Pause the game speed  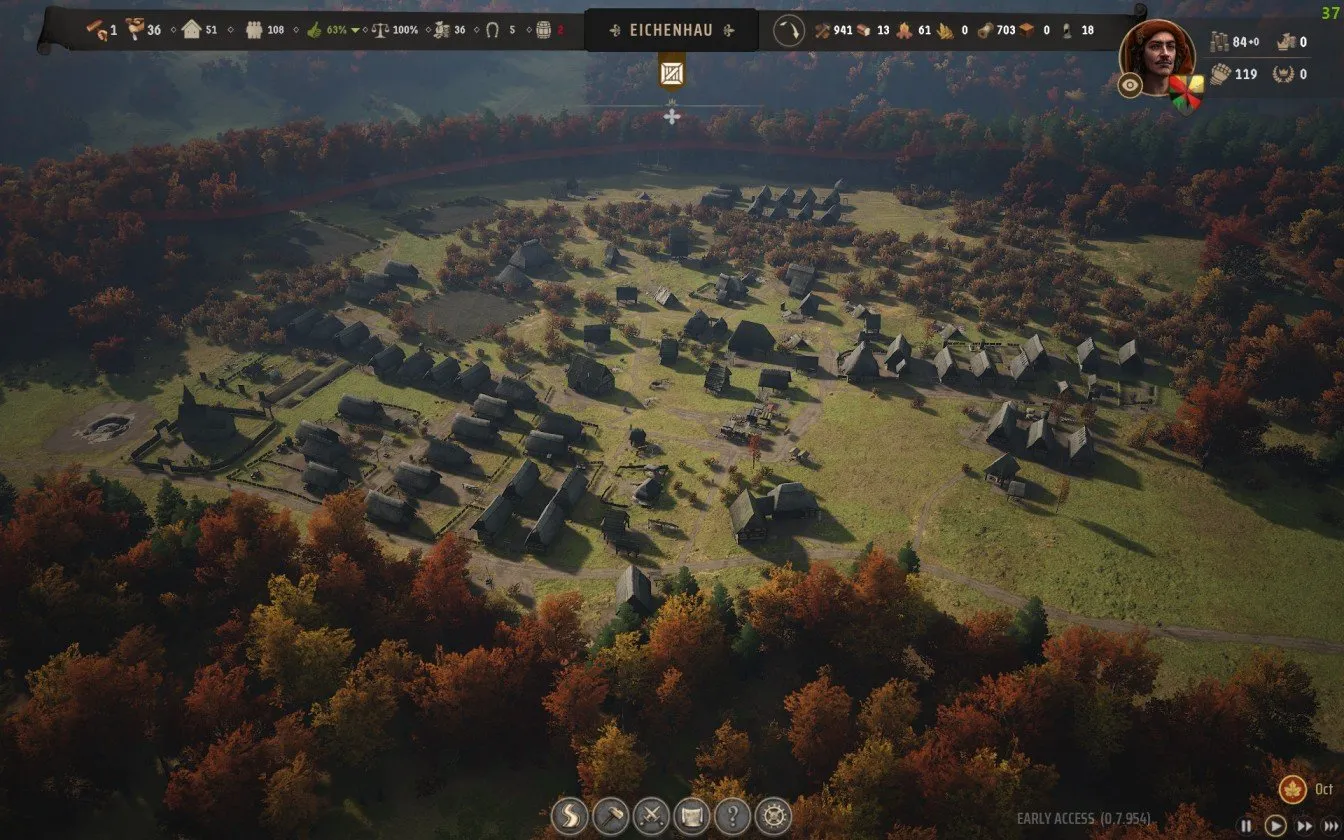1246,826
